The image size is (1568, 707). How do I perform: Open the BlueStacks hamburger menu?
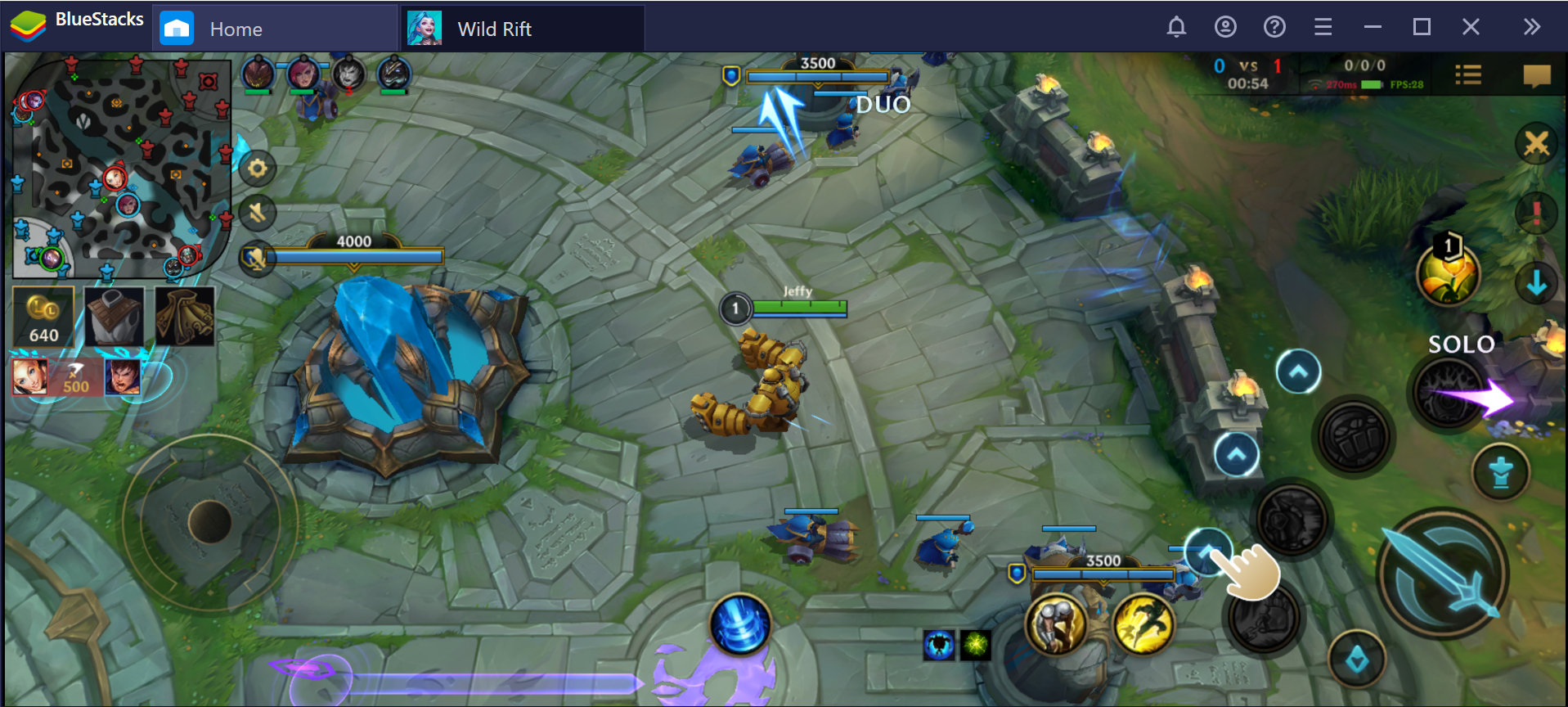click(x=1323, y=27)
